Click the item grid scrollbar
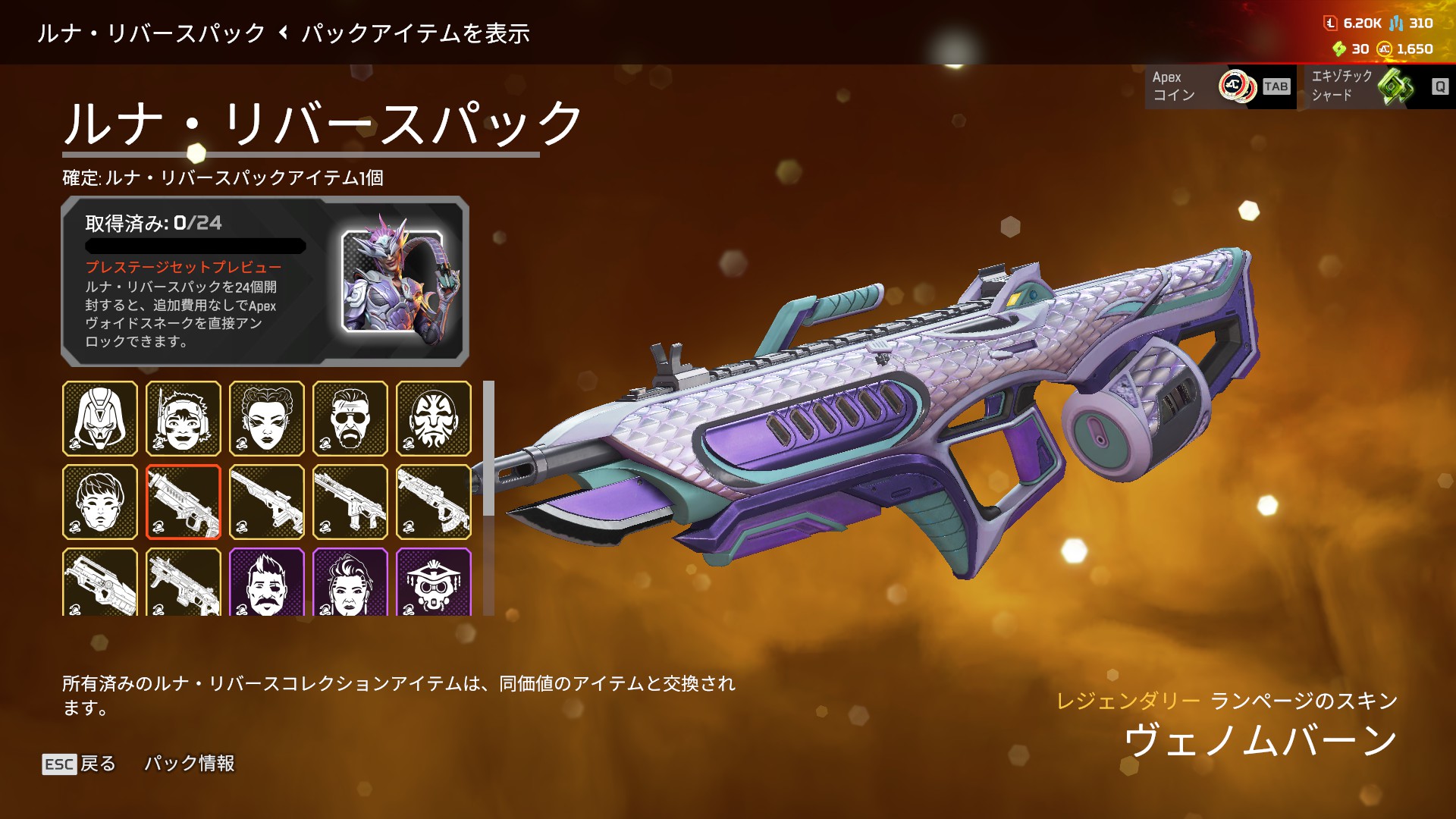 pyautogui.click(x=489, y=447)
